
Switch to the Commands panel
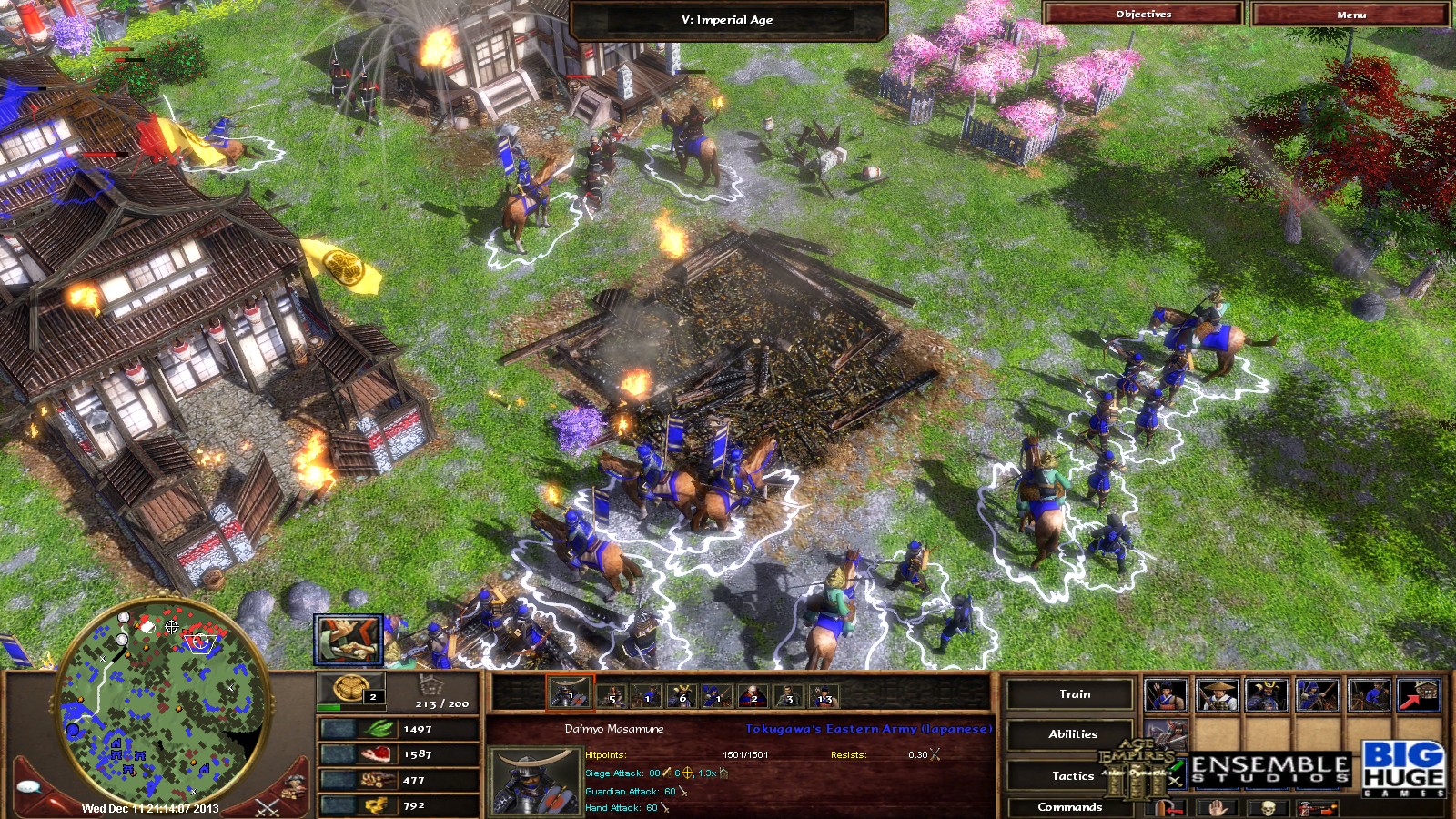tap(1069, 807)
